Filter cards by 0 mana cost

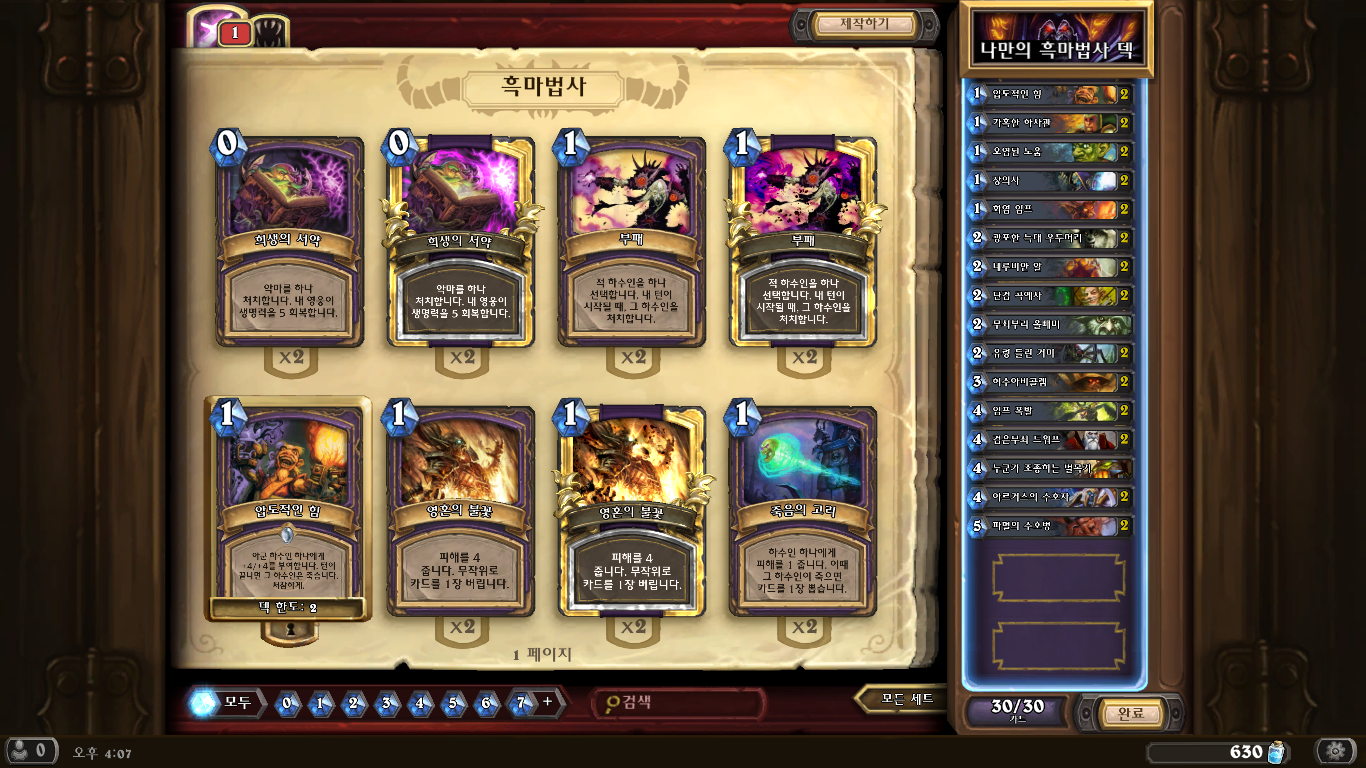click(287, 703)
